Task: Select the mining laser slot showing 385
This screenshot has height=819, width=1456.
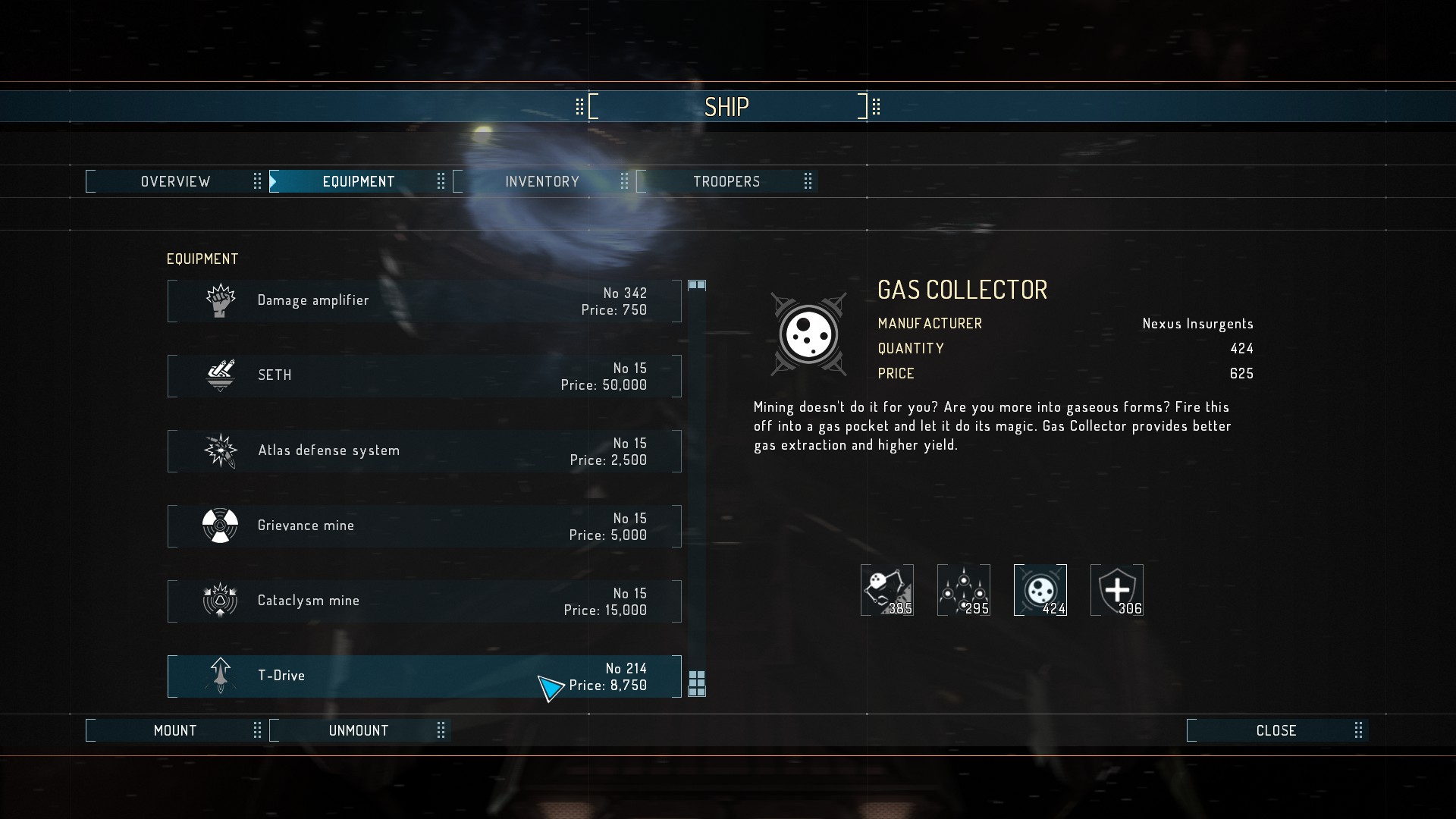Action: (x=886, y=590)
